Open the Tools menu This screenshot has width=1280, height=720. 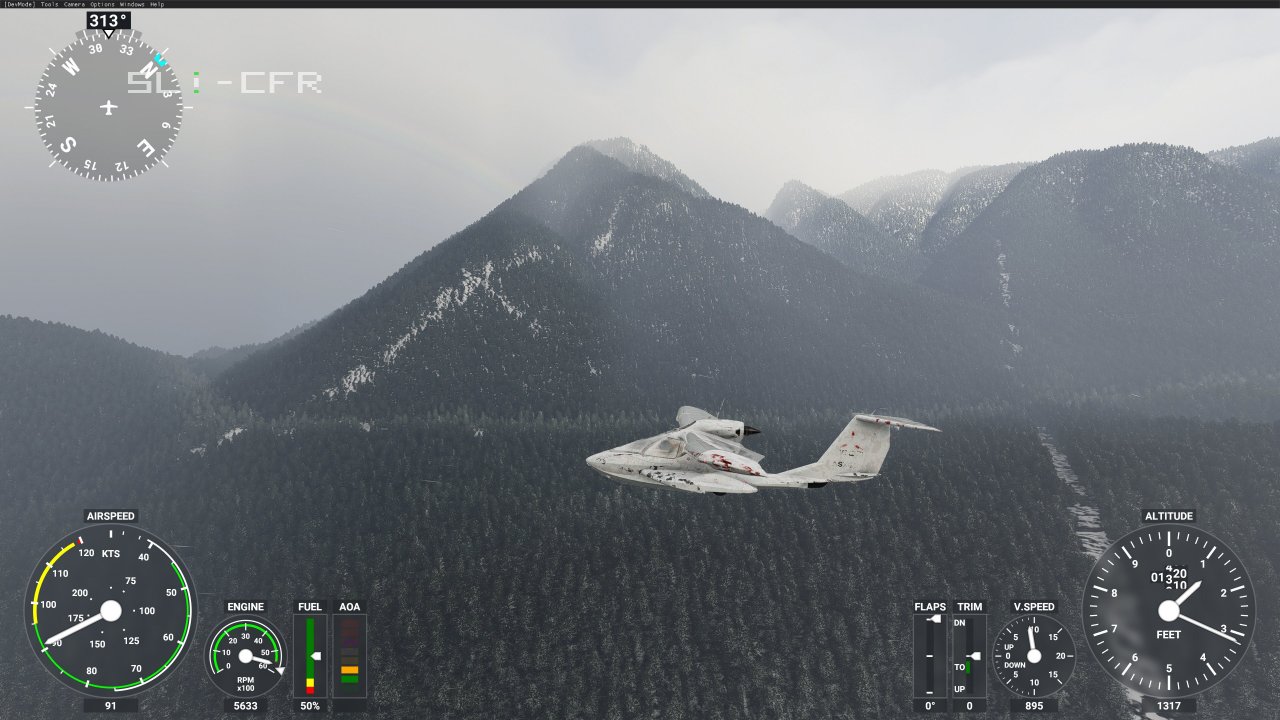coord(50,4)
